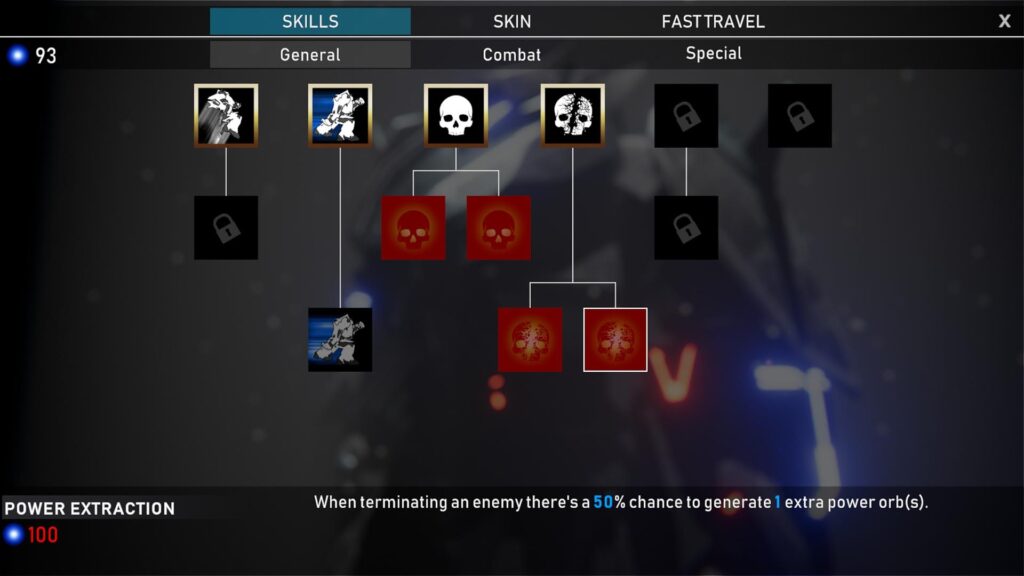Close the skills menu with X
Viewport: 1024px width, 576px height.
click(x=1004, y=21)
